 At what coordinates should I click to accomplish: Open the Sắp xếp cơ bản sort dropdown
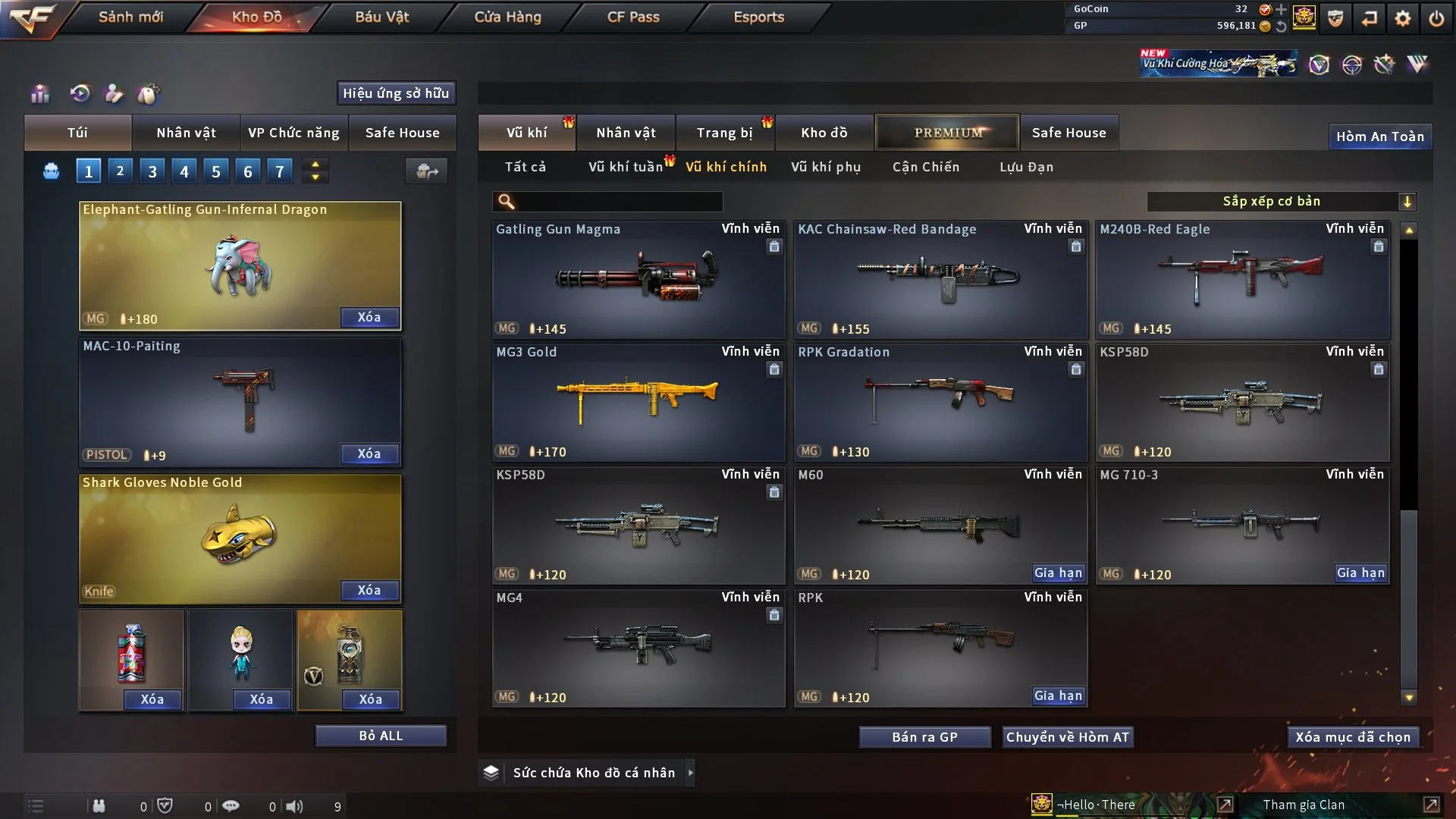(1281, 202)
